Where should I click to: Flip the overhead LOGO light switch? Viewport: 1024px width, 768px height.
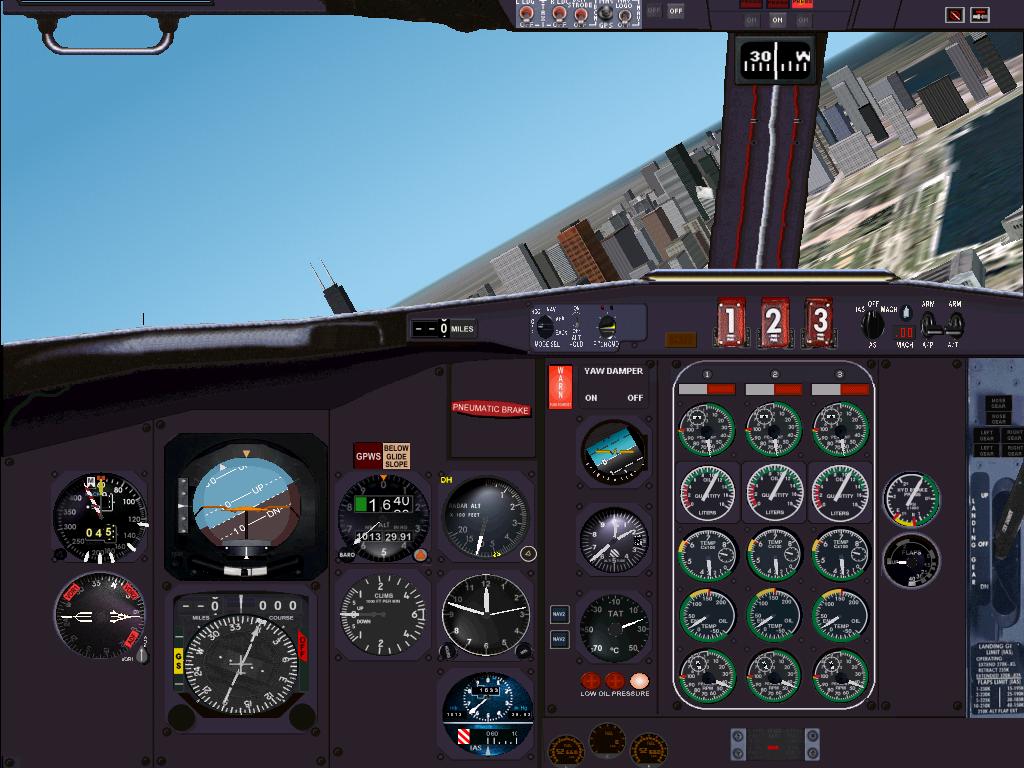coord(625,14)
